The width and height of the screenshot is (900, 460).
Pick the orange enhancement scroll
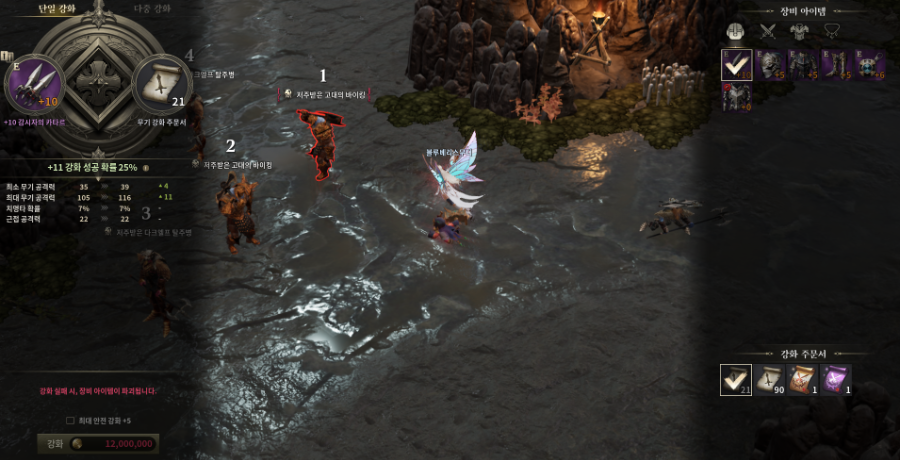point(803,379)
